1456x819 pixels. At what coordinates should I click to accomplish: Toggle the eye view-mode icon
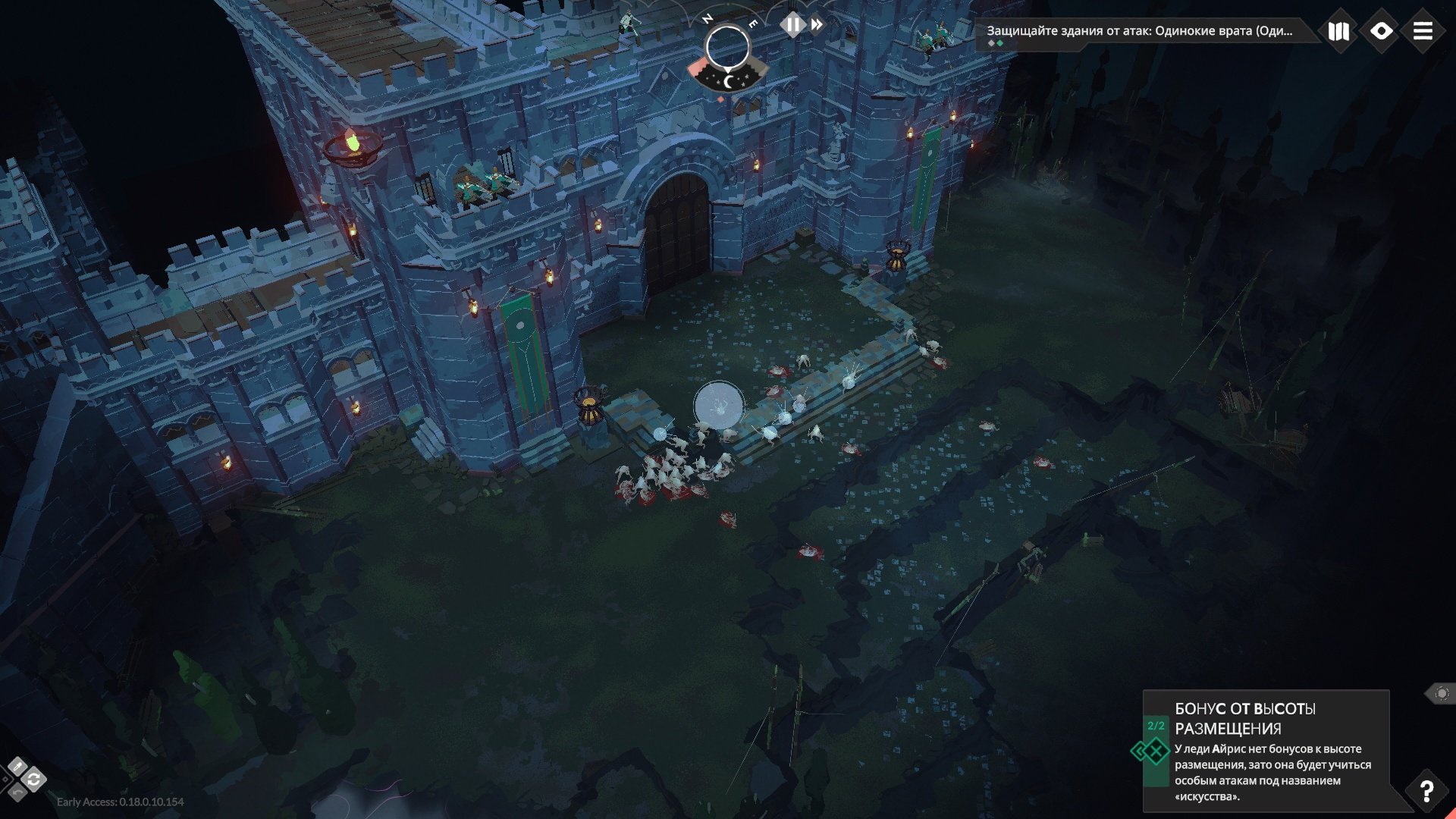pos(1381,31)
